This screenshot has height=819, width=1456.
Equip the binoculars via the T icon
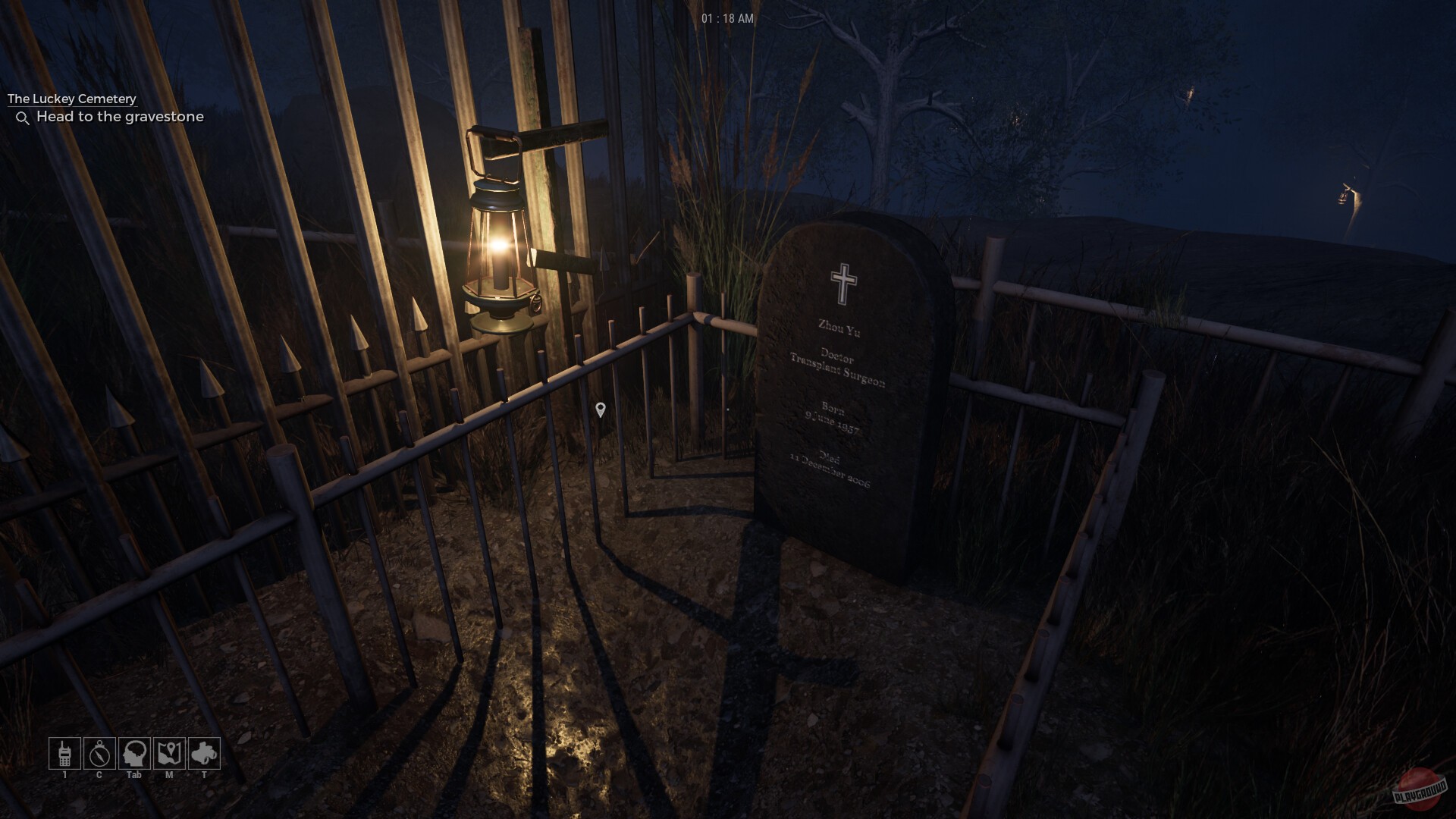tap(206, 754)
